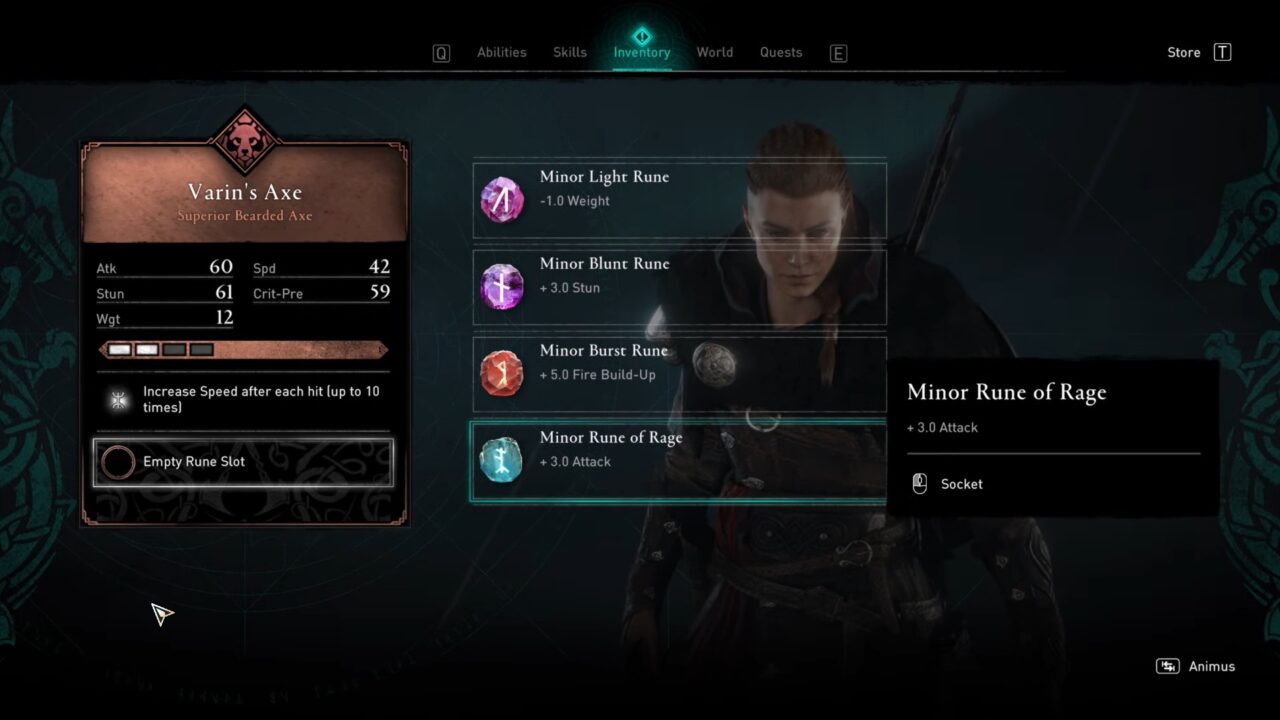
Task: Click the Minor Light Rune purple gem icon
Action: coord(501,199)
